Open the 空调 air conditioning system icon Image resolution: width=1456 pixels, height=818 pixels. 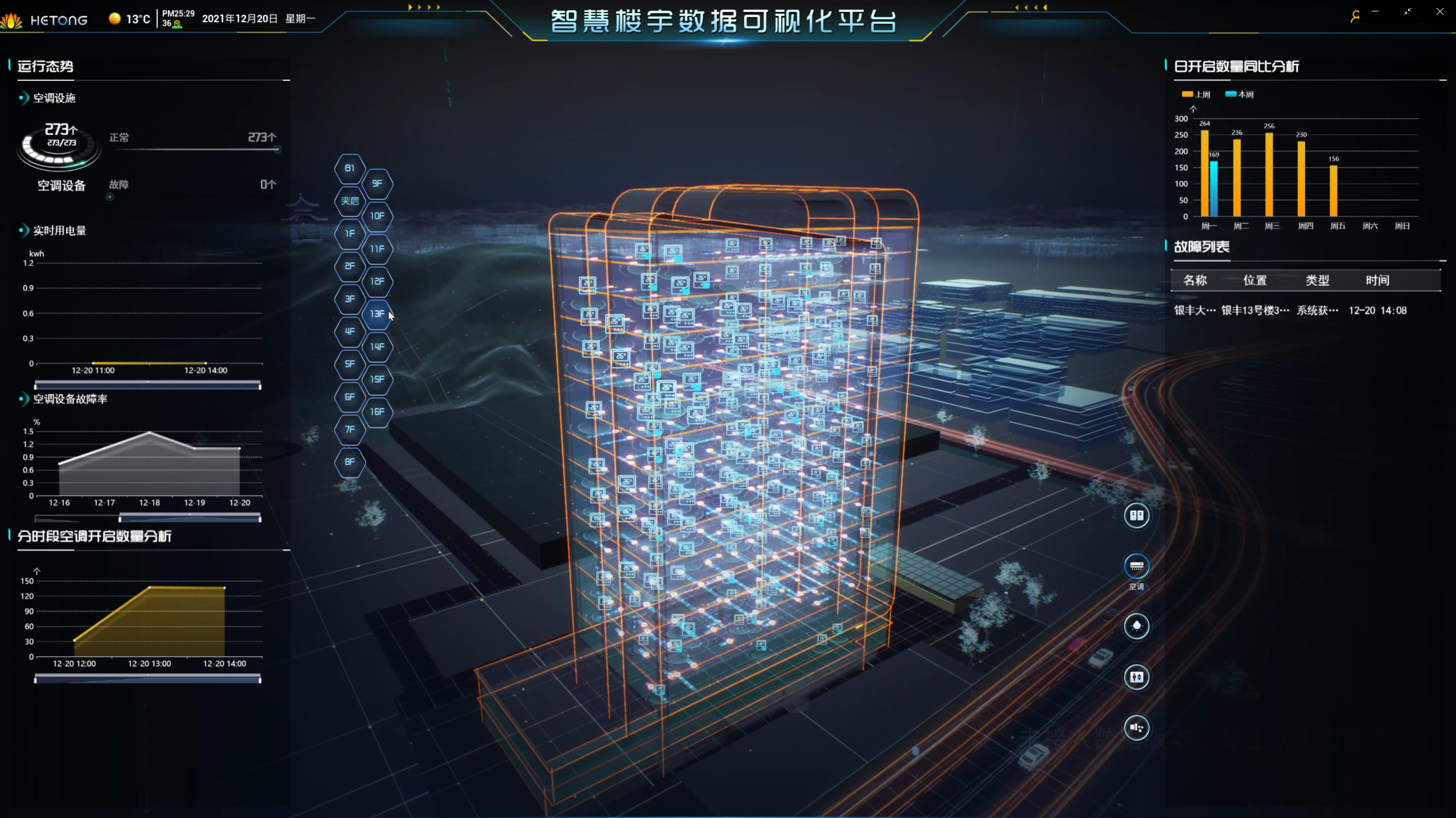click(1136, 566)
